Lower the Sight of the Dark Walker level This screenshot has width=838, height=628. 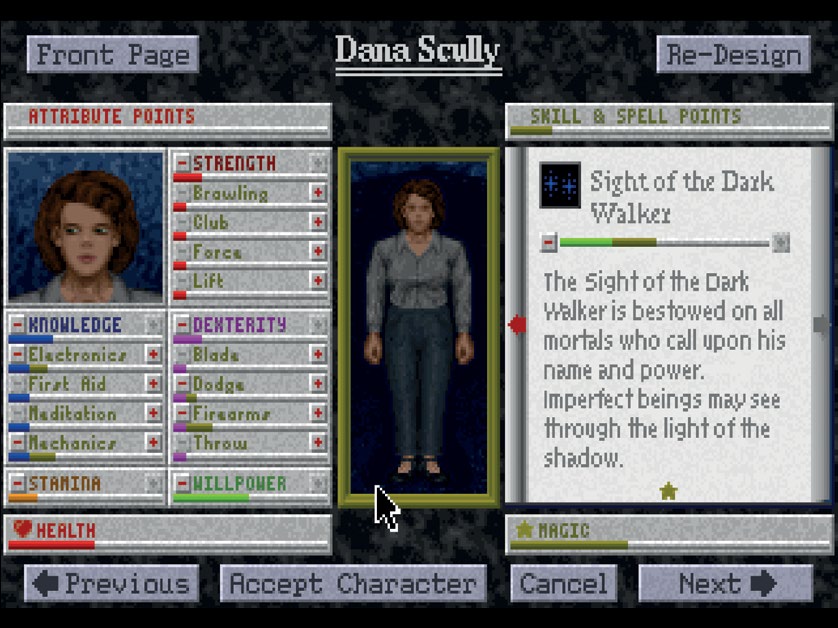(549, 242)
